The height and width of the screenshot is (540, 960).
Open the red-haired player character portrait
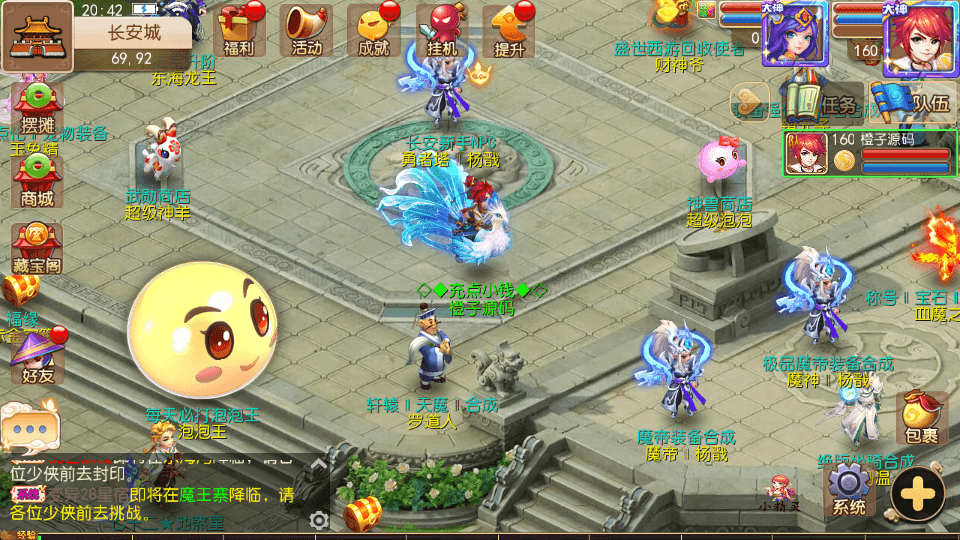coord(919,38)
